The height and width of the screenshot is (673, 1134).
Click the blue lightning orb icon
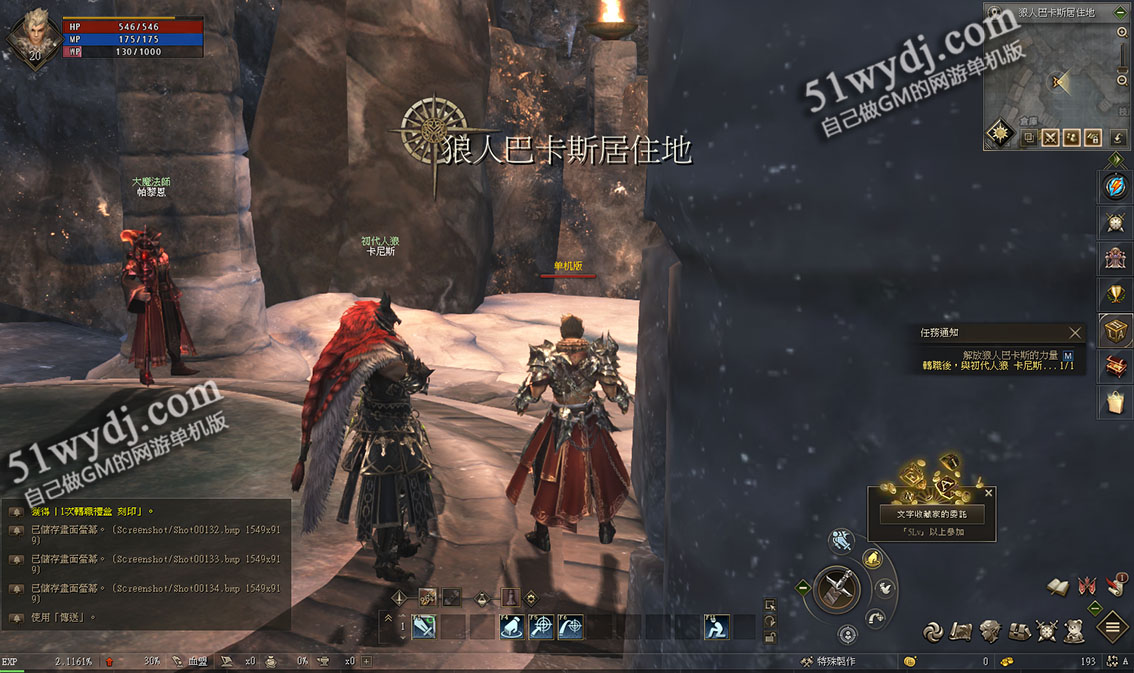1114,186
